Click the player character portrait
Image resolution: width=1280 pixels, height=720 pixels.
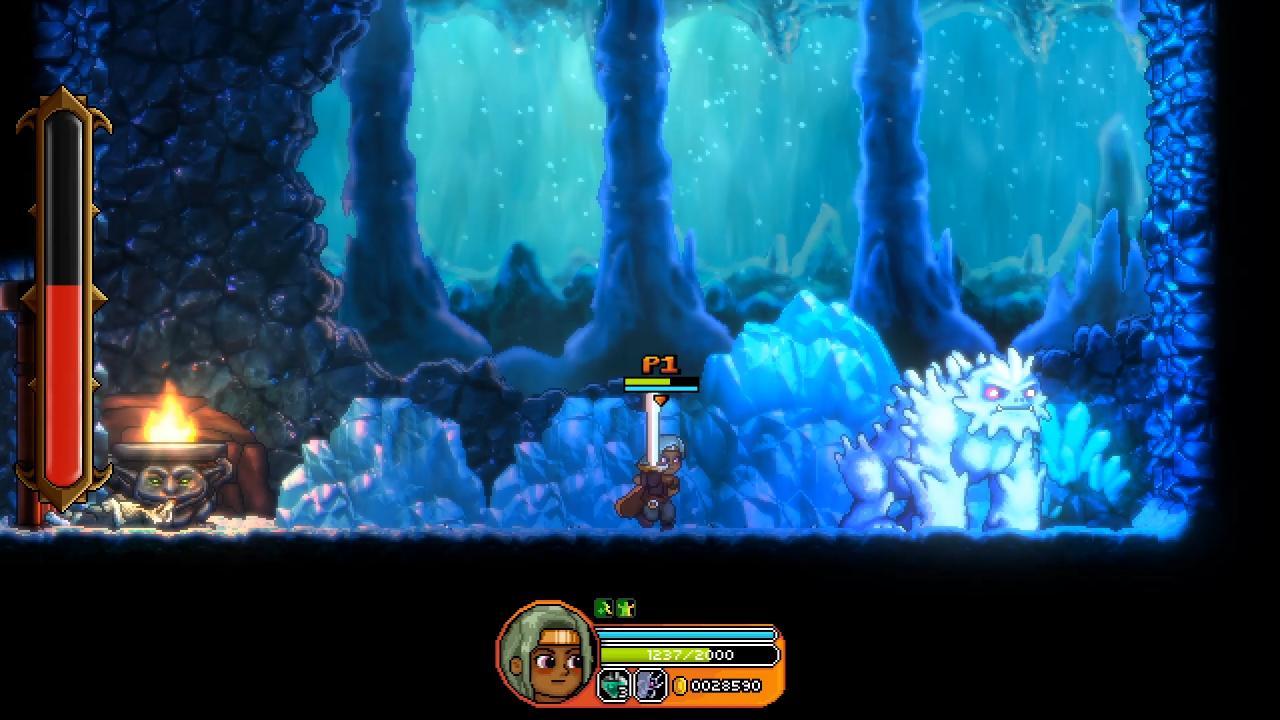coord(545,651)
